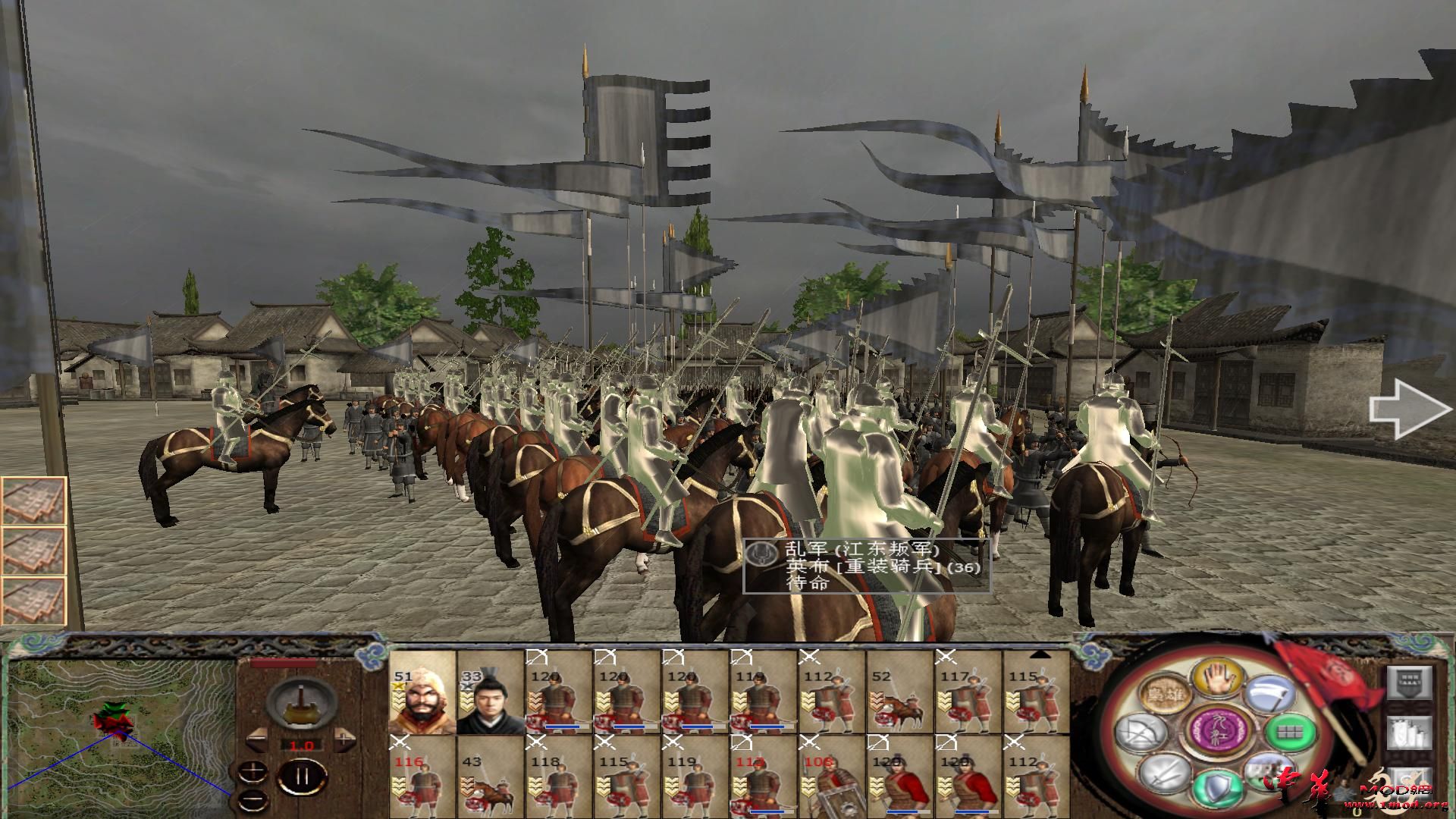Decrease battle speed with the minus arrow
The width and height of the screenshot is (1456, 819).
pos(257,740)
